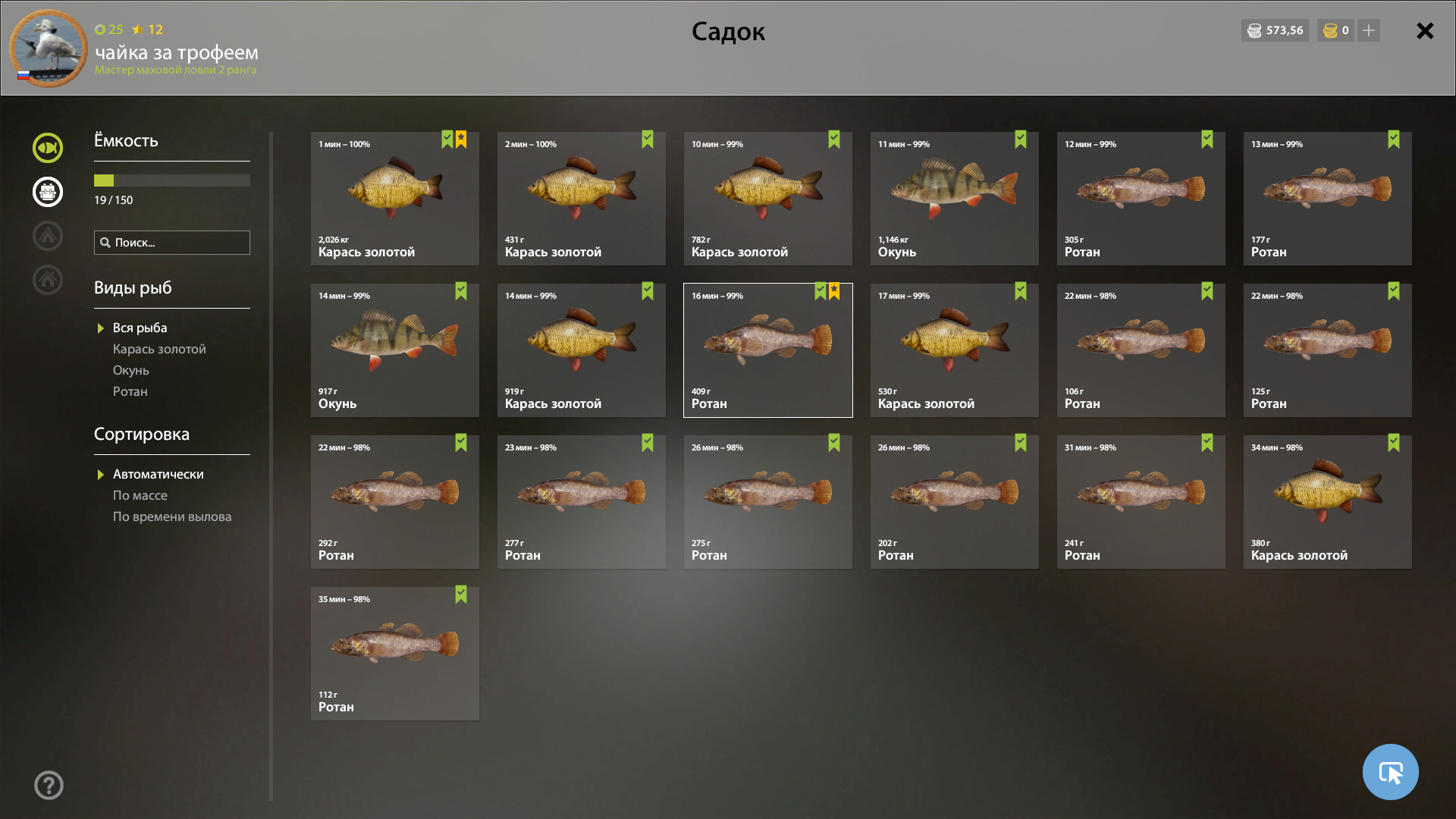Open the fish keepnet tab icon
The image size is (1456, 819).
click(48, 148)
